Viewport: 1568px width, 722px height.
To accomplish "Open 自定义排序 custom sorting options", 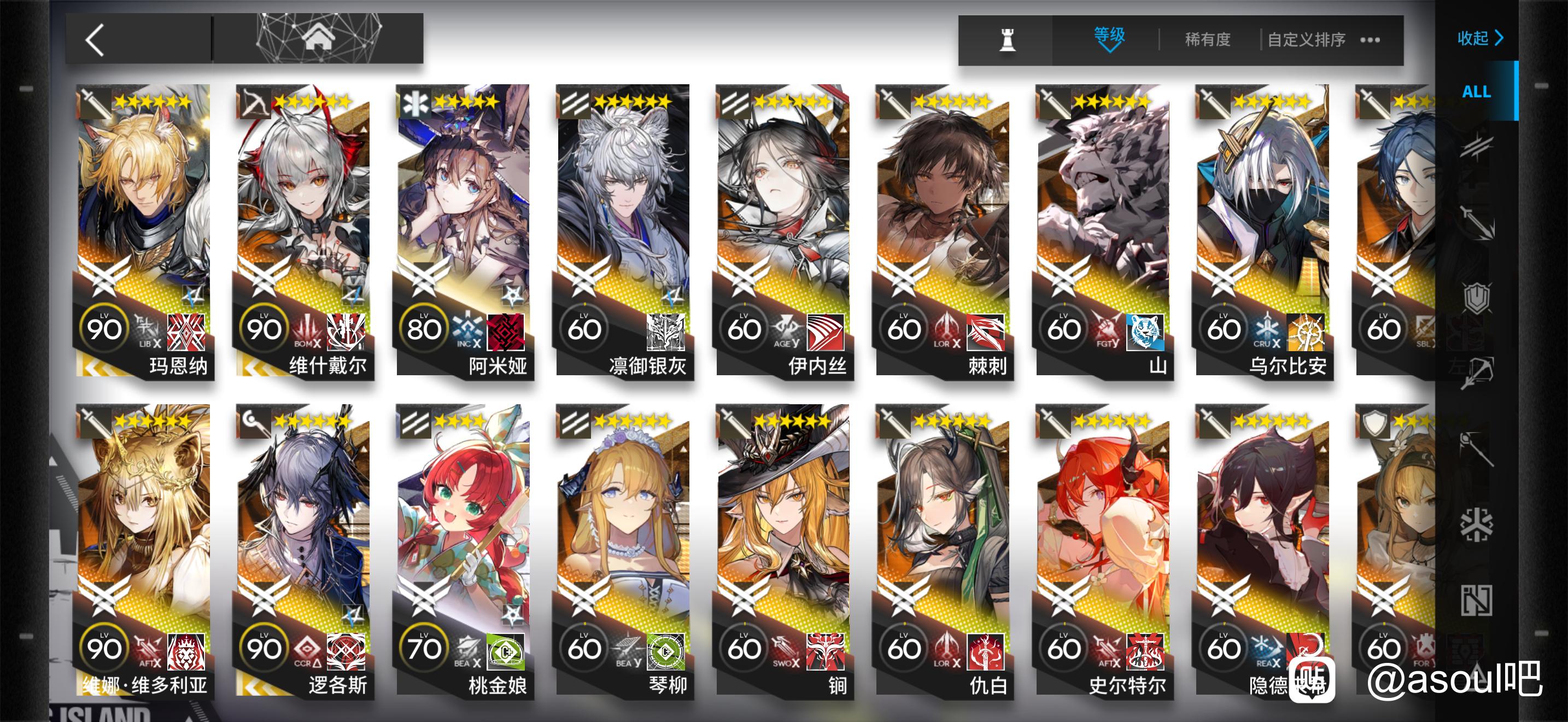I will 1306,40.
